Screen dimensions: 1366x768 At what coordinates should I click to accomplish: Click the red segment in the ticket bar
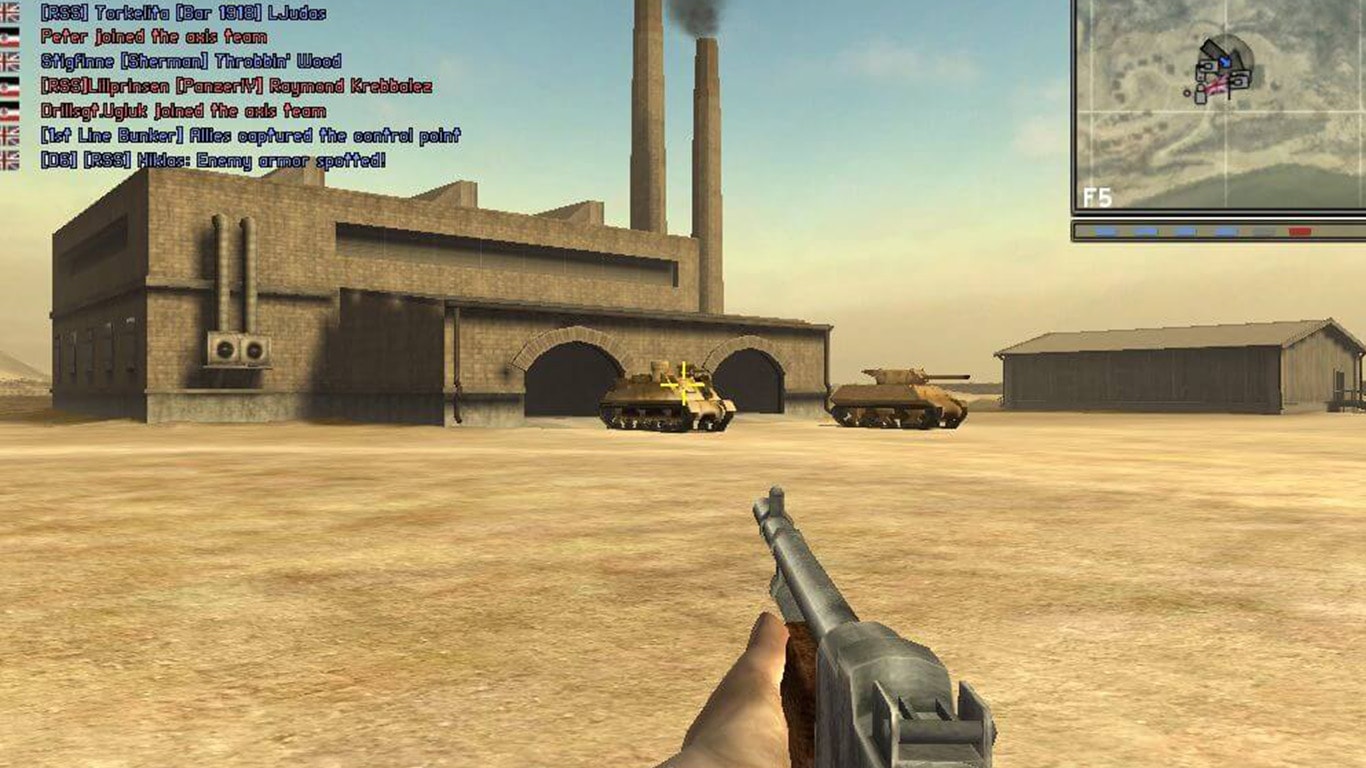(x=1300, y=231)
